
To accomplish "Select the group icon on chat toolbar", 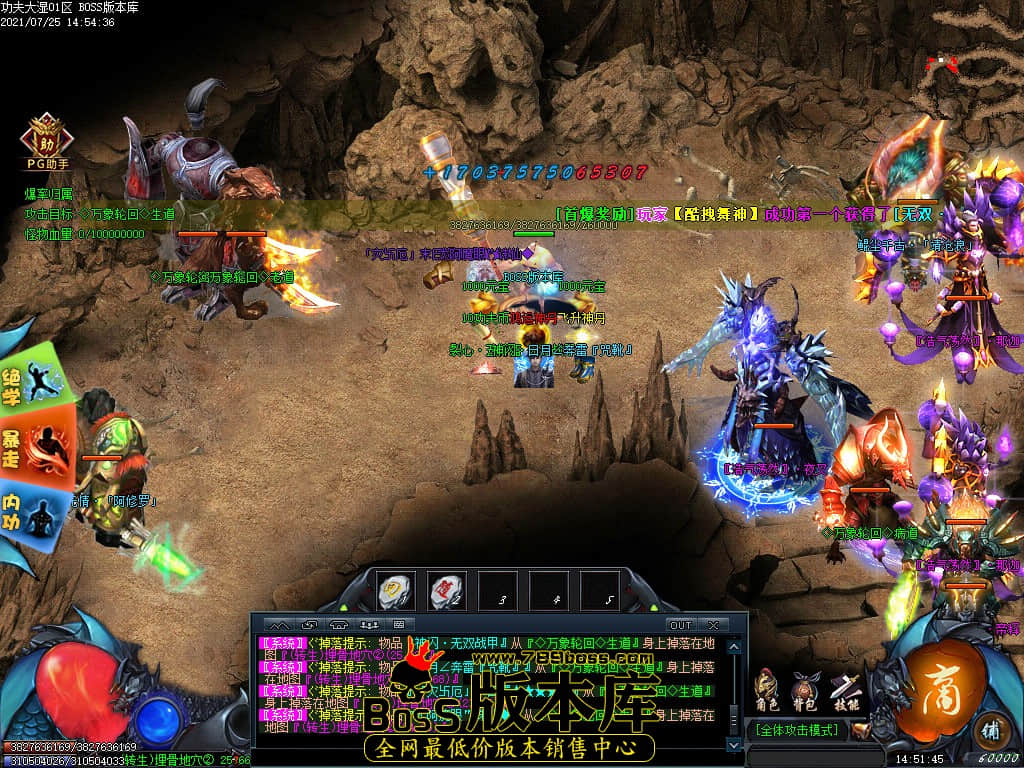I will tap(369, 625).
